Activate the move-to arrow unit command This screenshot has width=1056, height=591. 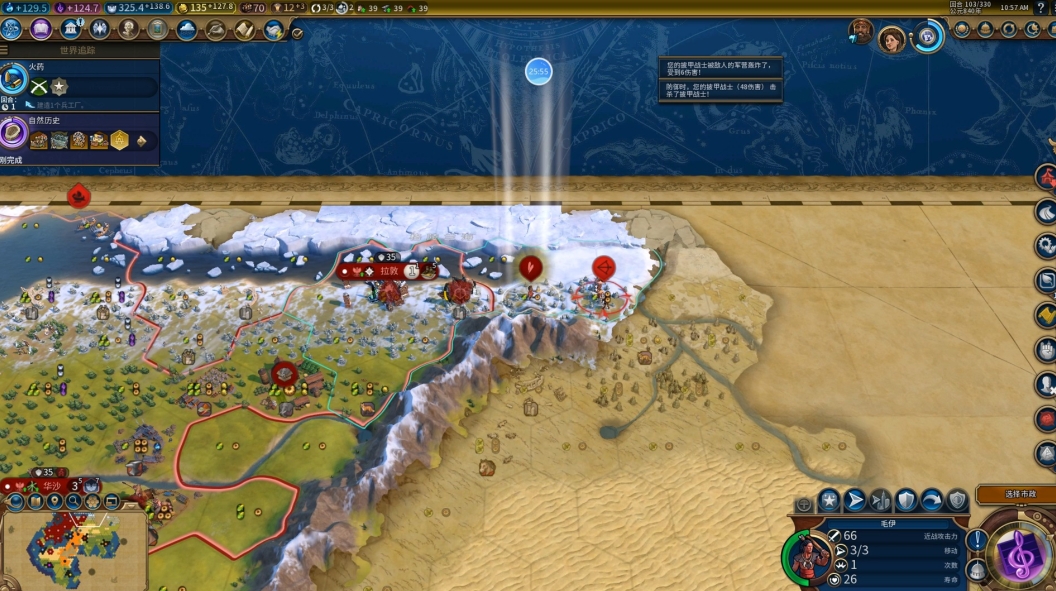point(855,500)
